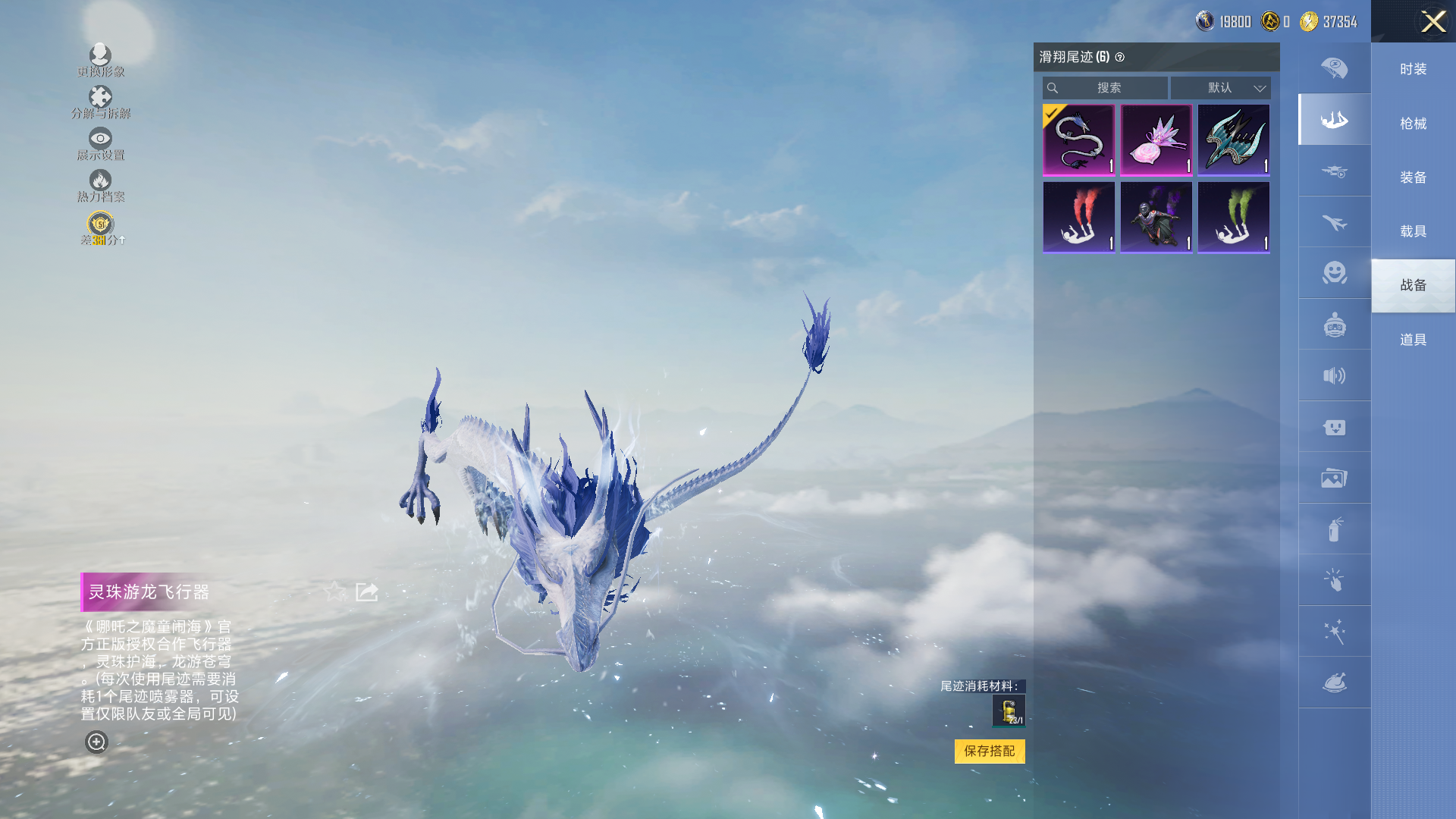Select the red smoke trail item
Screen dimensions: 1456x819
pyautogui.click(x=1078, y=217)
